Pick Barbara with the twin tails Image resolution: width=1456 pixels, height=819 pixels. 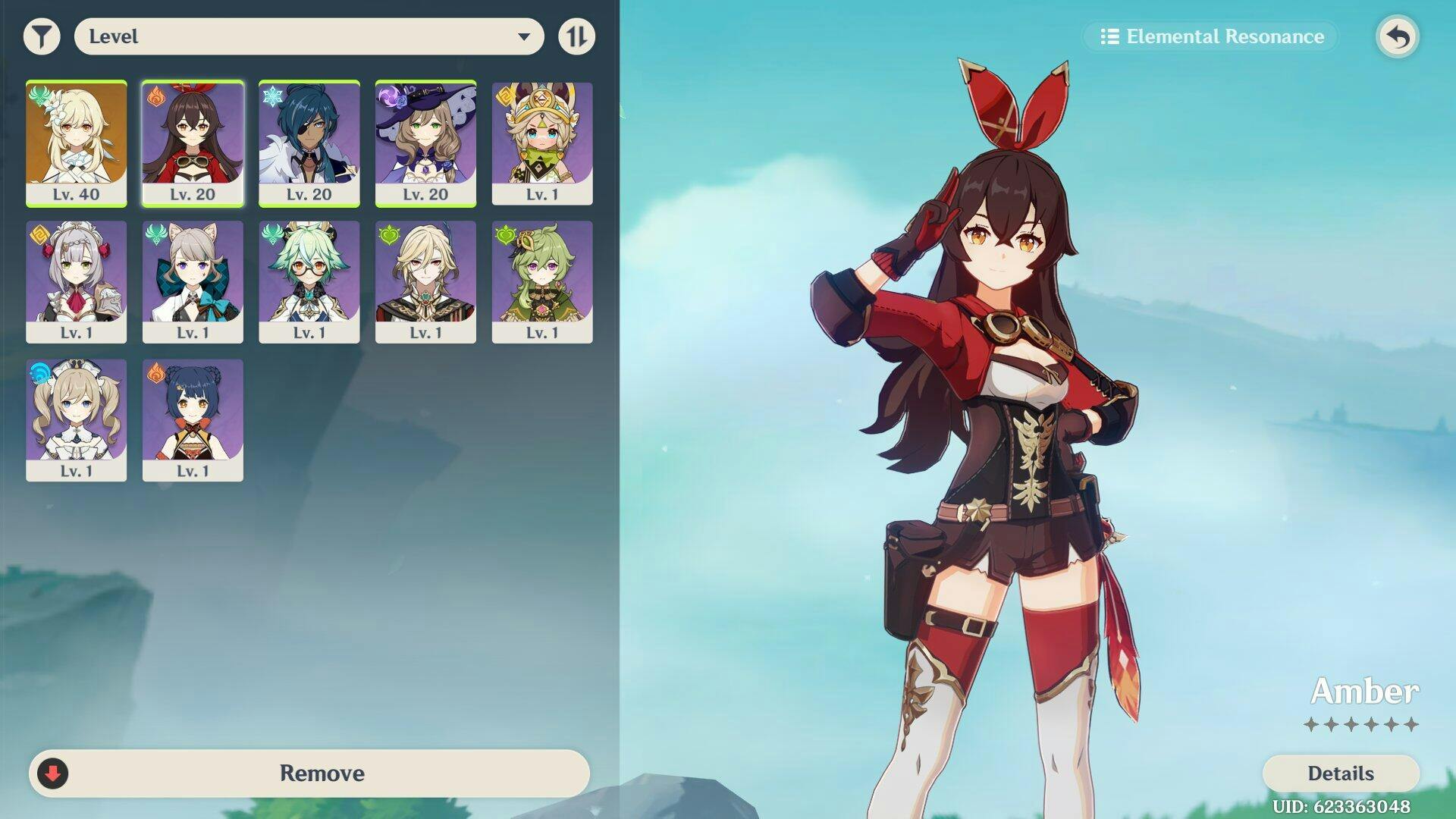[x=77, y=420]
